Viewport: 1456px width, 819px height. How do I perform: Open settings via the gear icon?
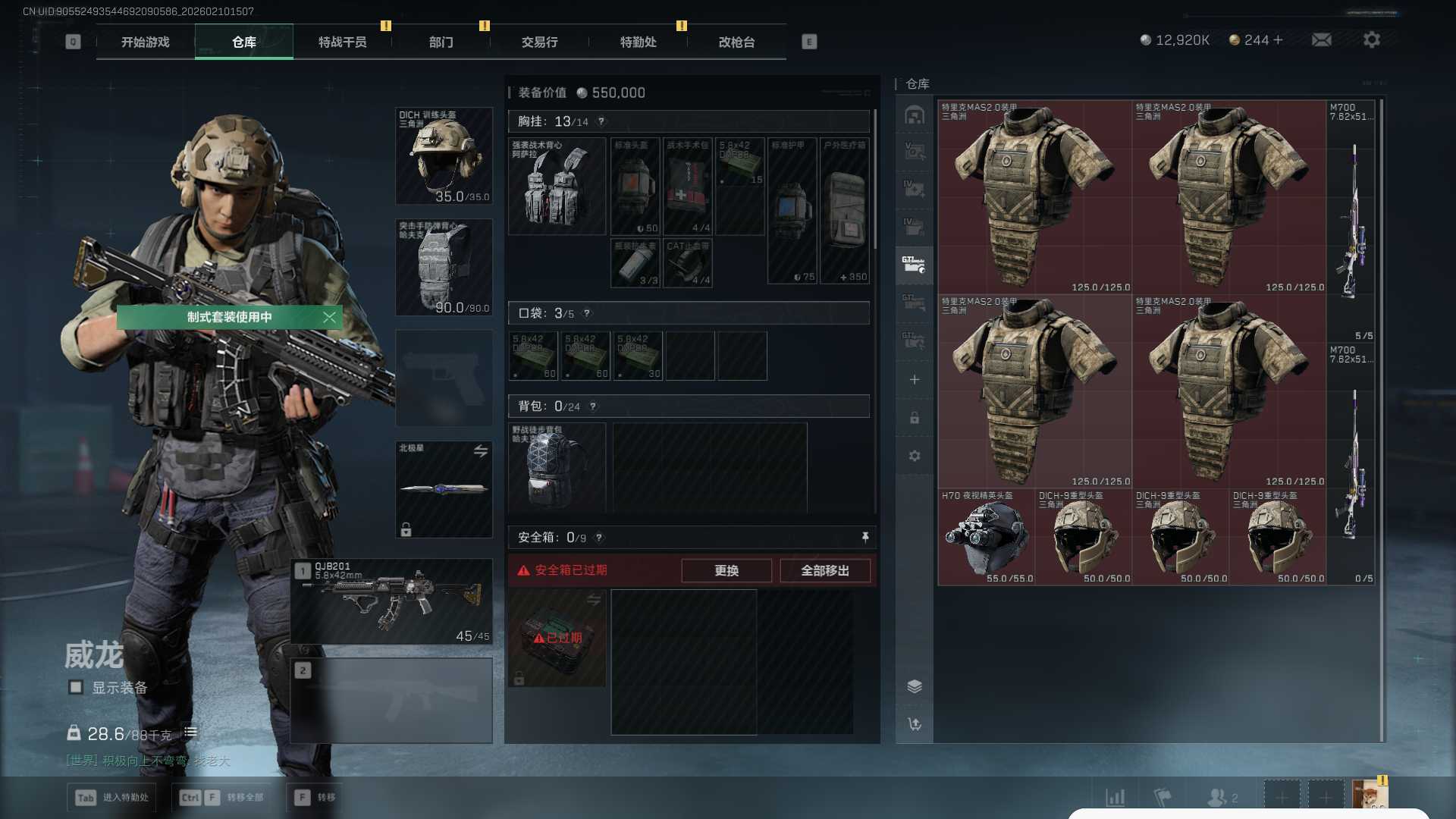[x=1371, y=40]
